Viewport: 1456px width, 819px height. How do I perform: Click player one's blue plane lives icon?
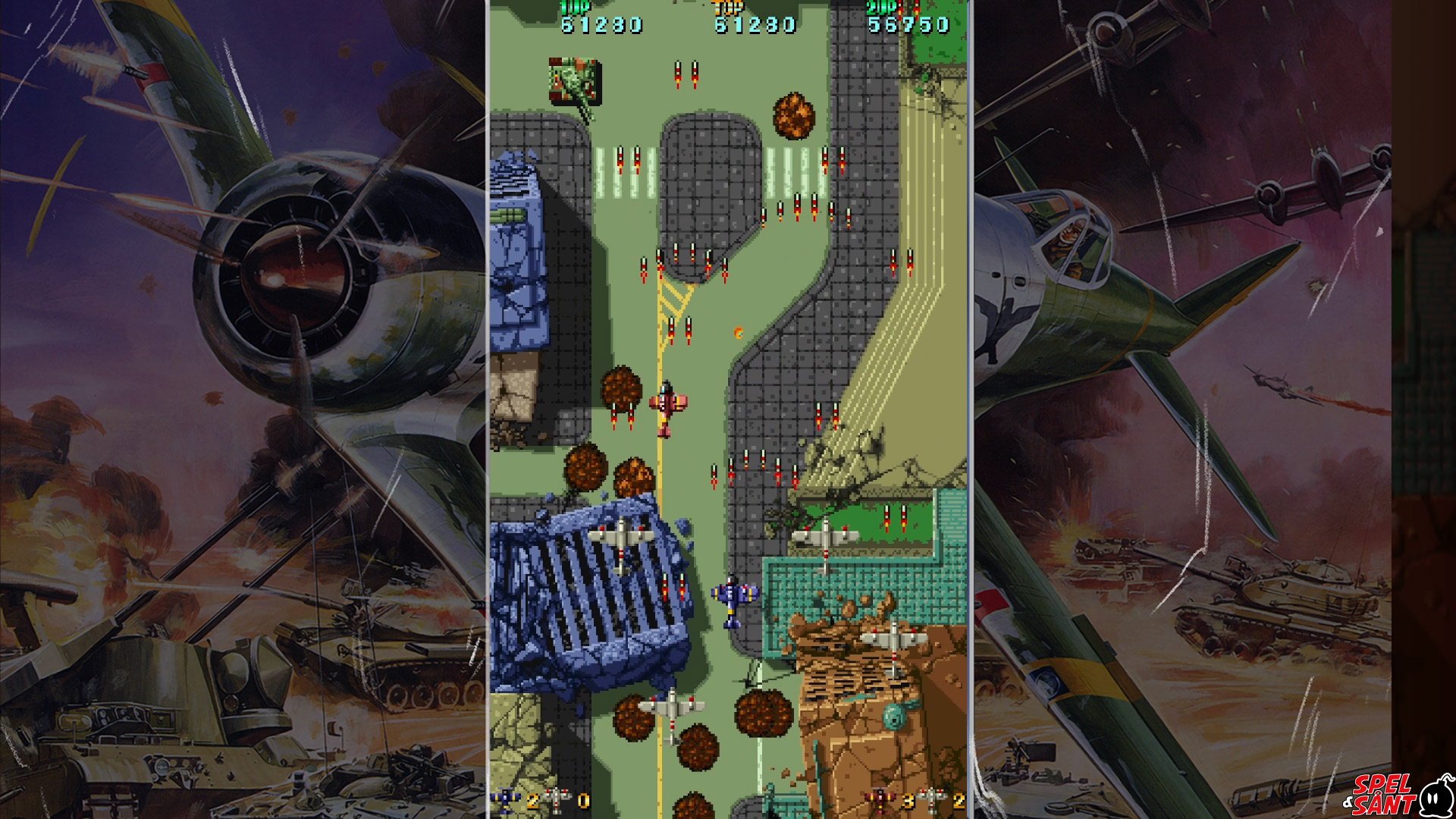(505, 799)
